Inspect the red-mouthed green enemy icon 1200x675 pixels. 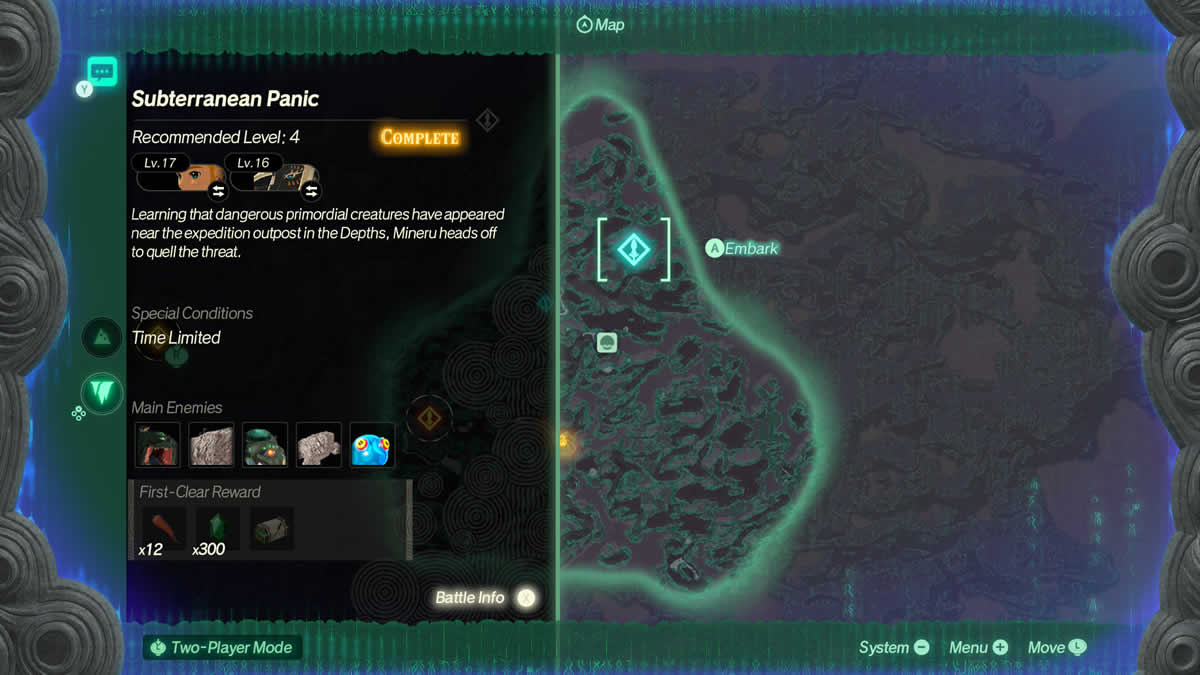(x=157, y=444)
